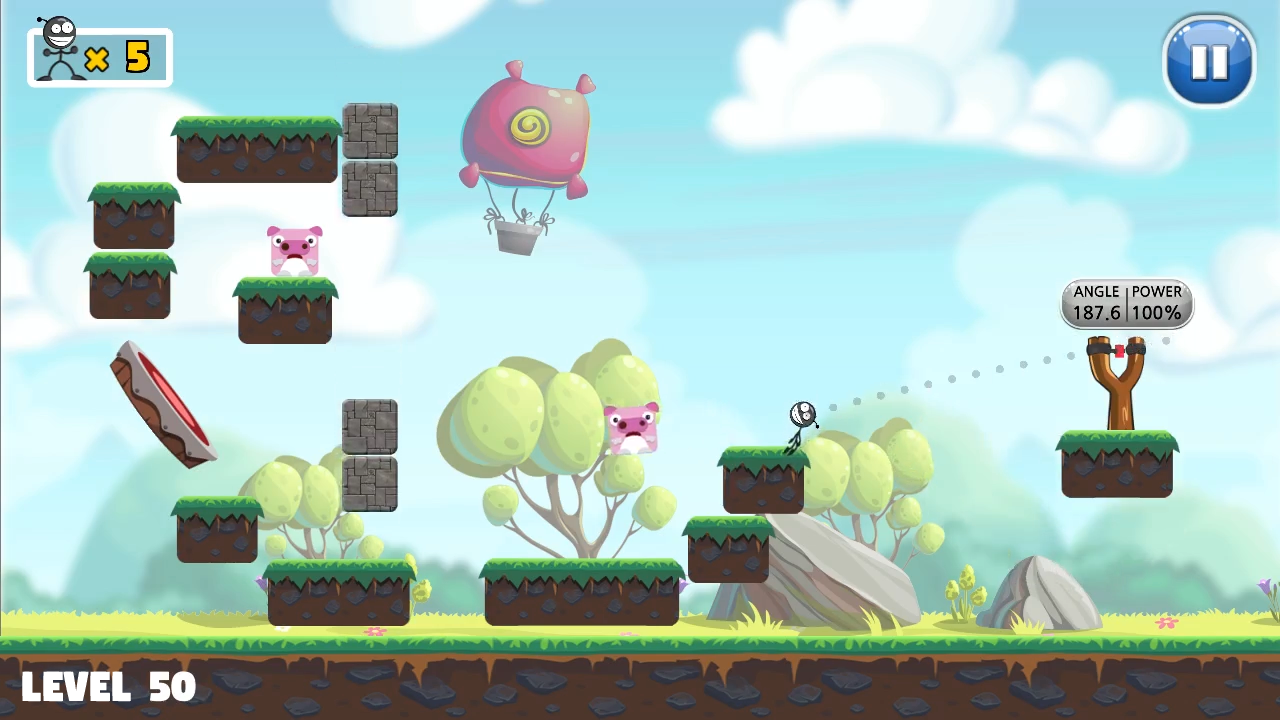Click the lower stone brick block stack
The height and width of the screenshot is (720, 1280).
[369, 455]
